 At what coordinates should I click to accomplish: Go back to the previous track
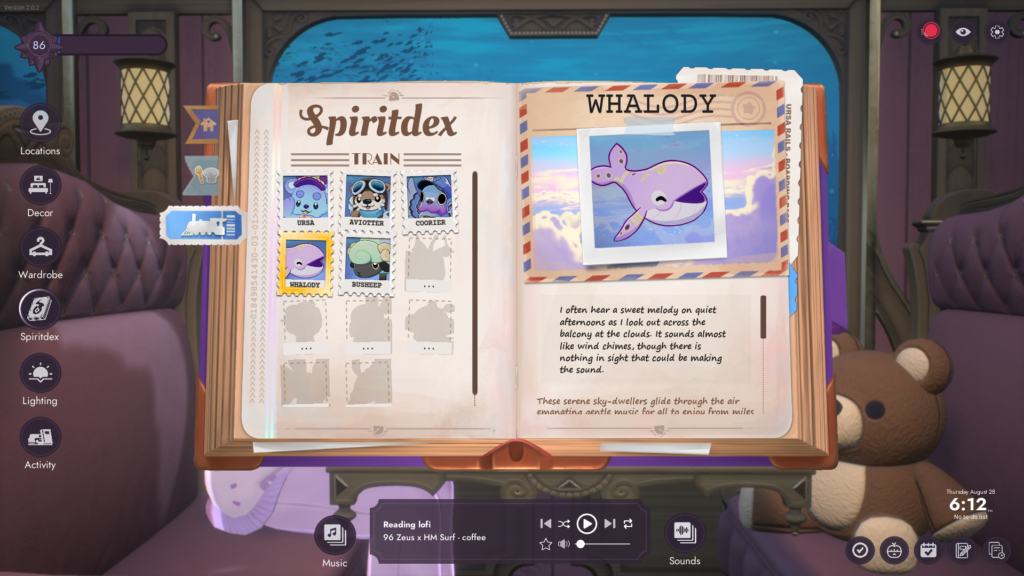pyautogui.click(x=545, y=523)
